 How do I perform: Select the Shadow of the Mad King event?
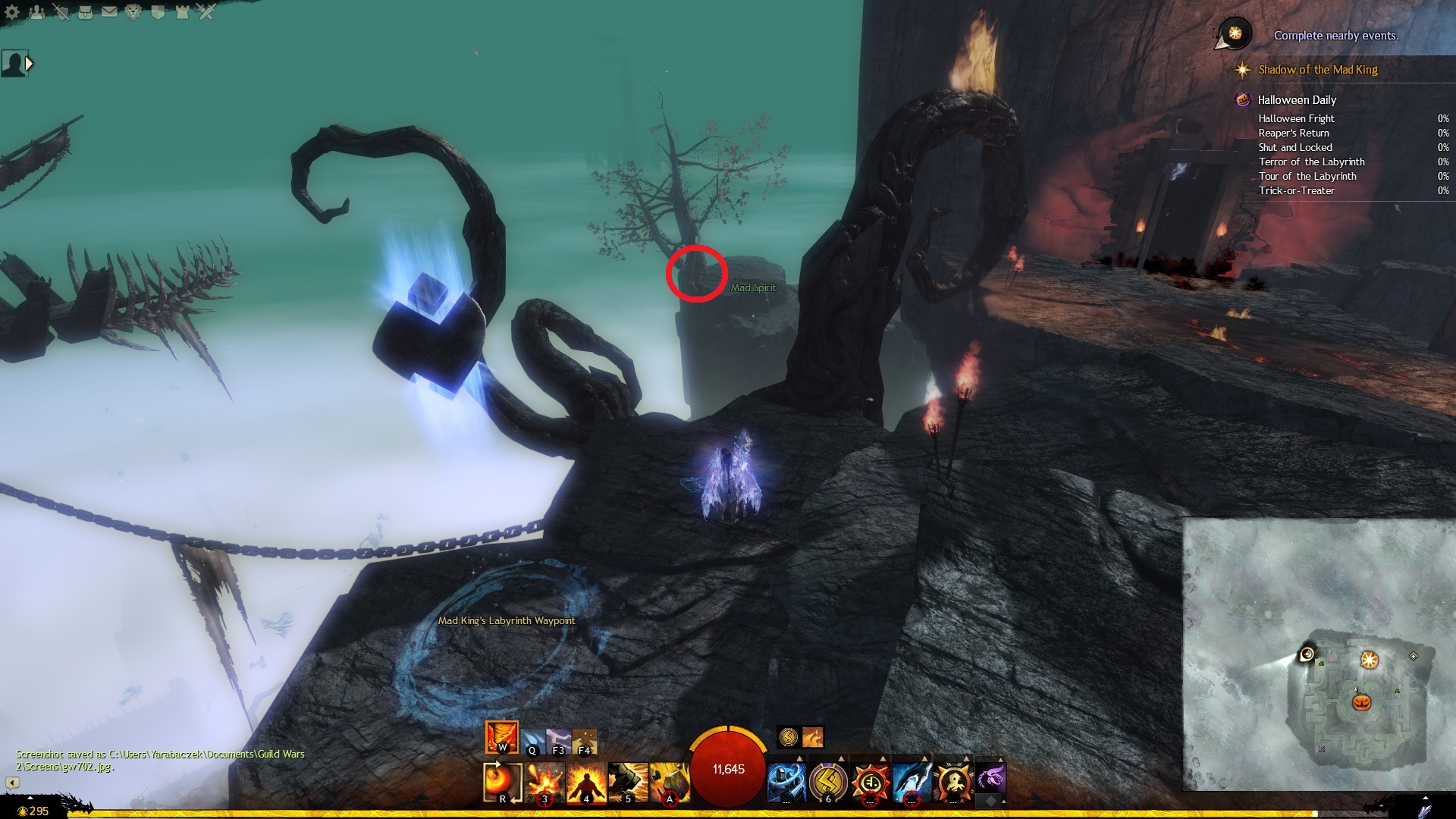pos(1317,70)
